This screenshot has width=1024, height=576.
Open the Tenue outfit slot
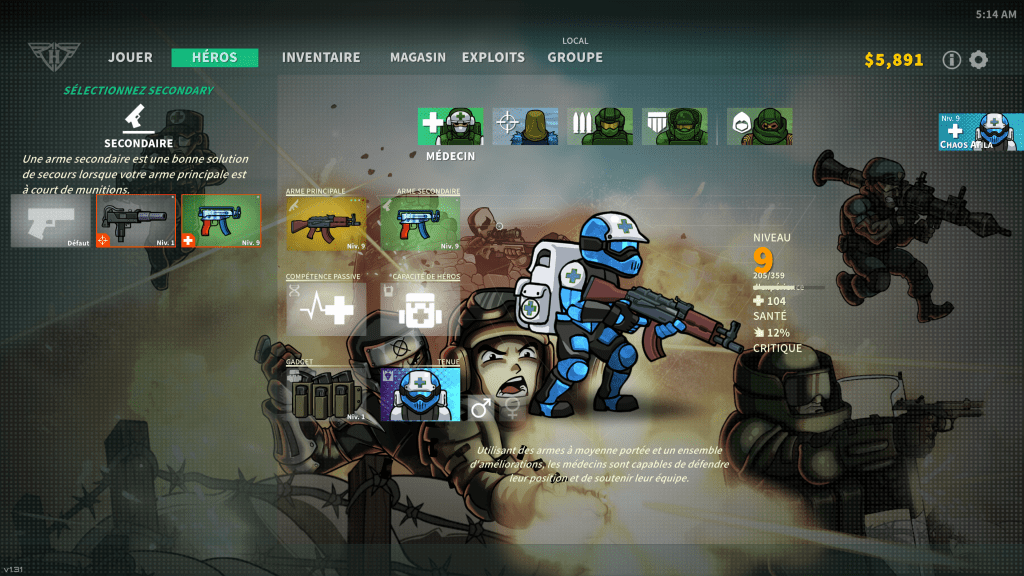(420, 394)
